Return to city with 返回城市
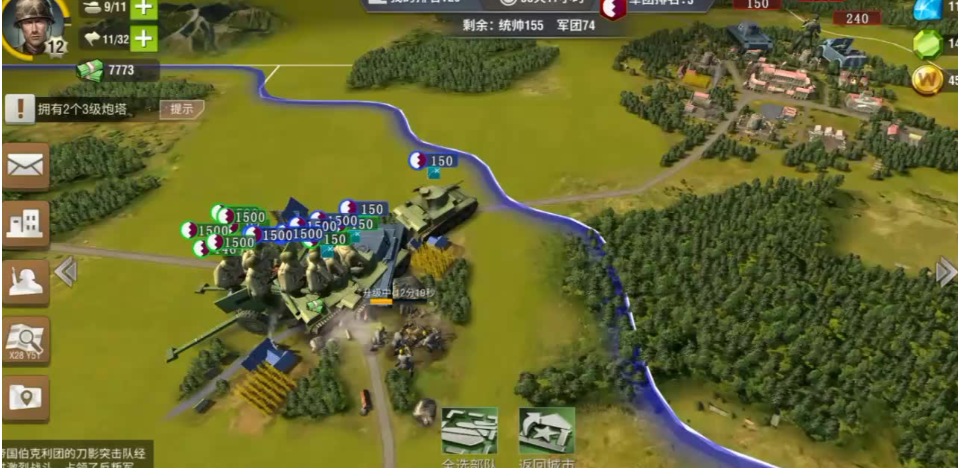The image size is (960, 468). (x=547, y=434)
